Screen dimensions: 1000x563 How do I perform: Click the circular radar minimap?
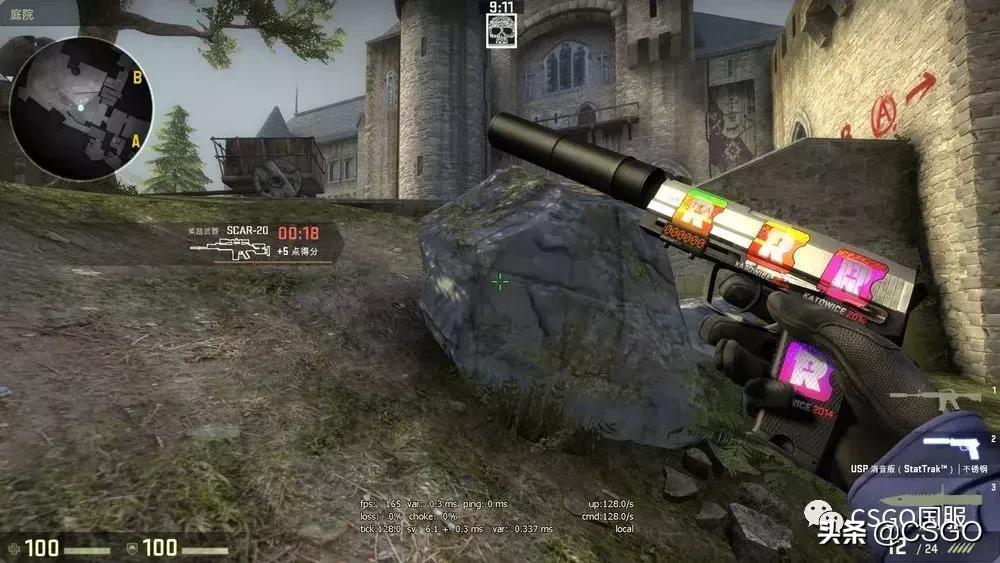[81, 108]
